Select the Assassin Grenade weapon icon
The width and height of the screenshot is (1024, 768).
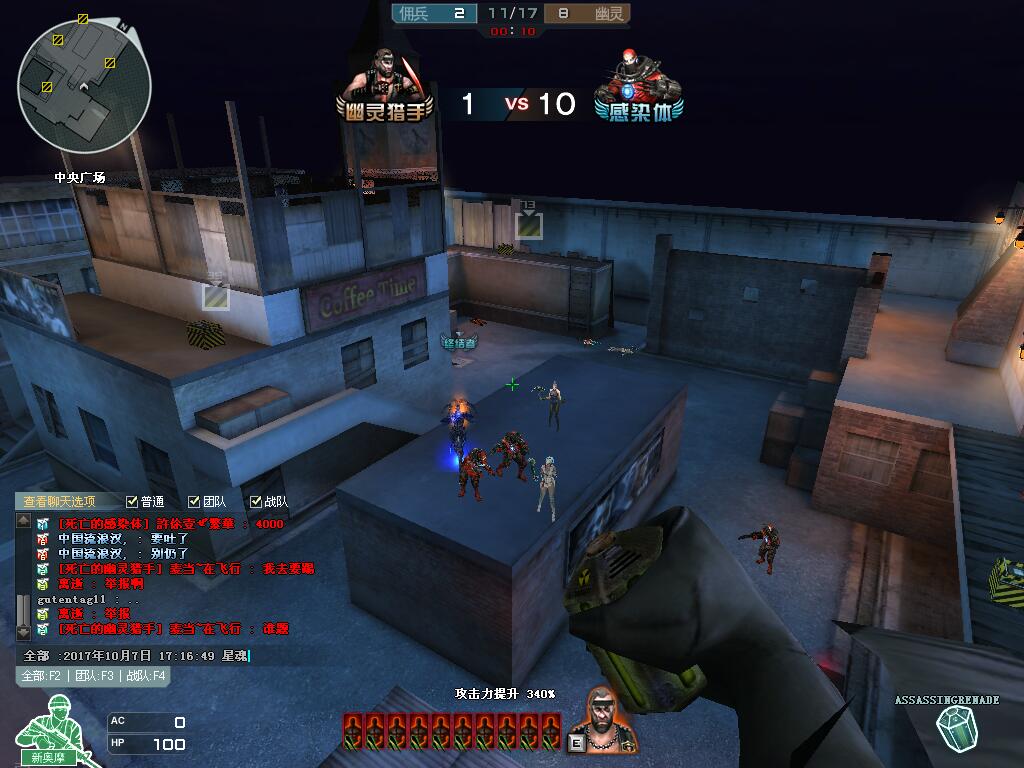[961, 728]
